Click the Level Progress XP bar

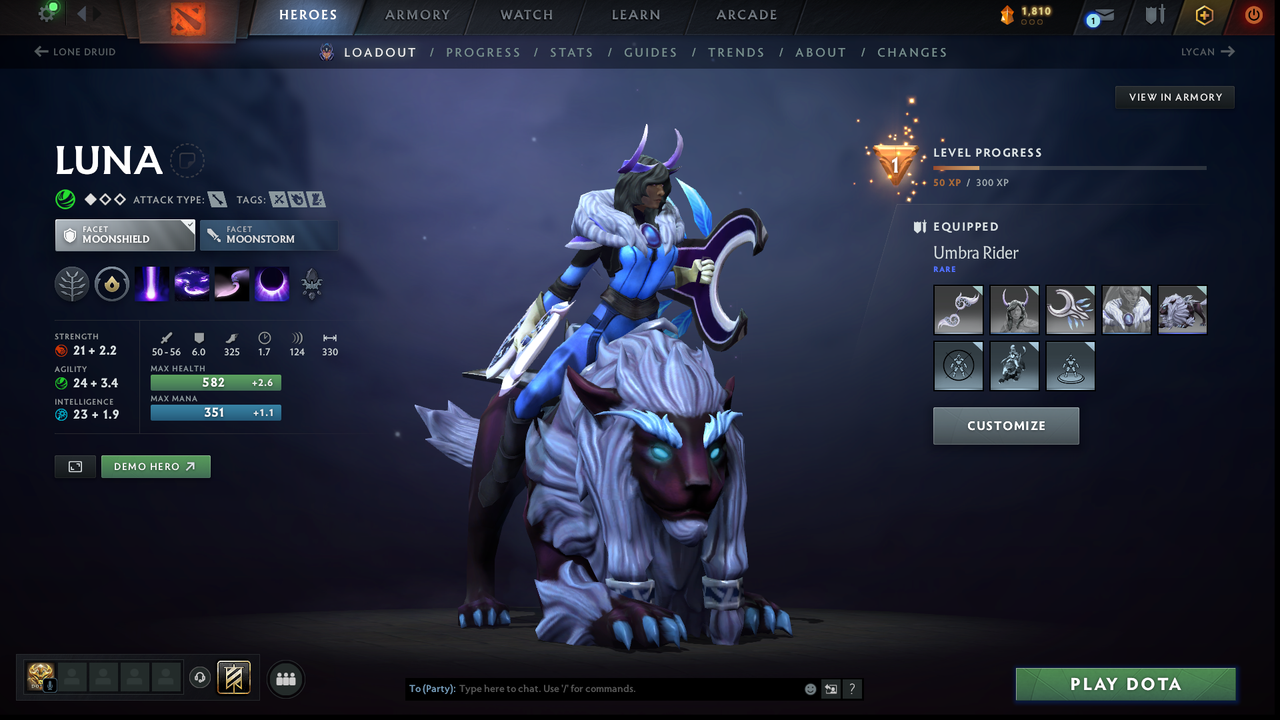pyautogui.click(x=1069, y=168)
